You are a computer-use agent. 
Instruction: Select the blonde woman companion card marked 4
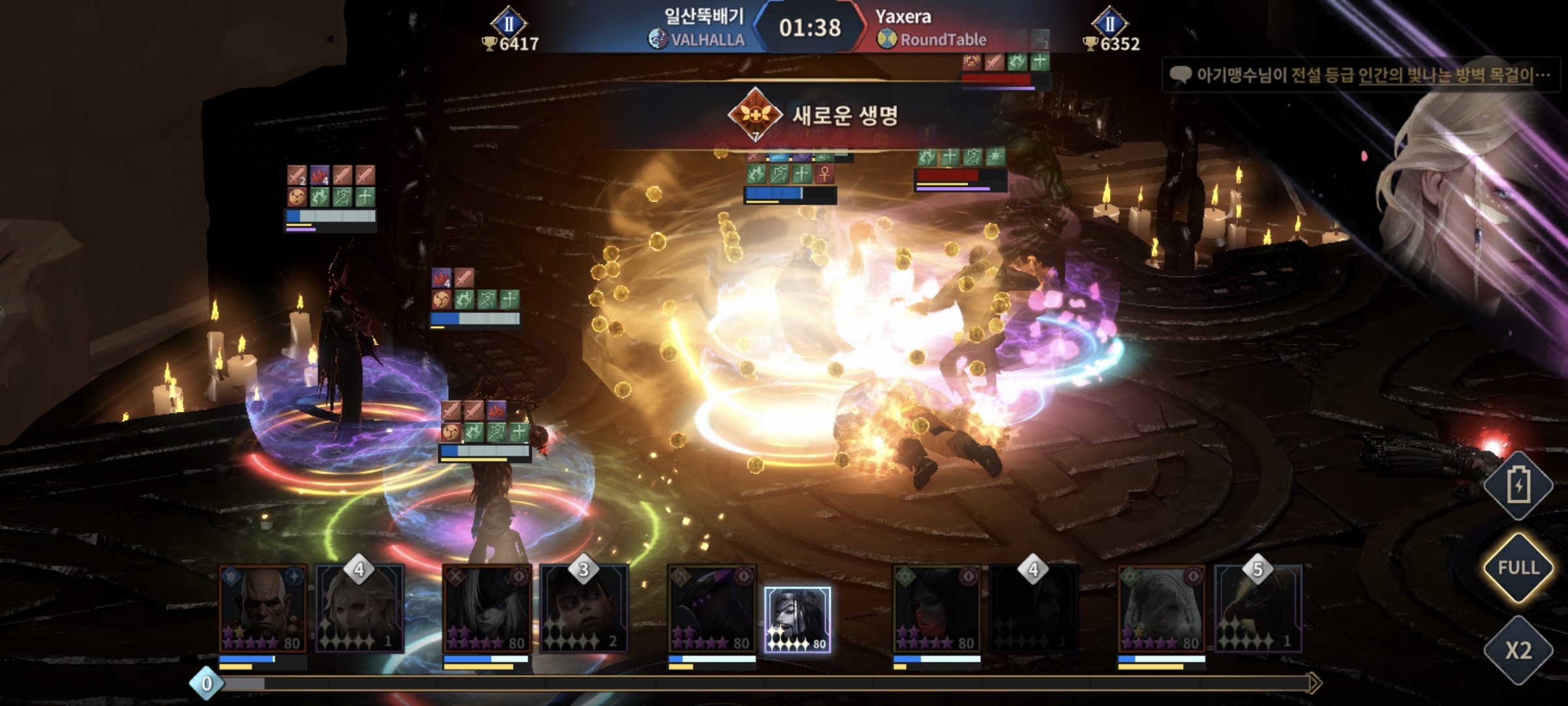coord(359,609)
